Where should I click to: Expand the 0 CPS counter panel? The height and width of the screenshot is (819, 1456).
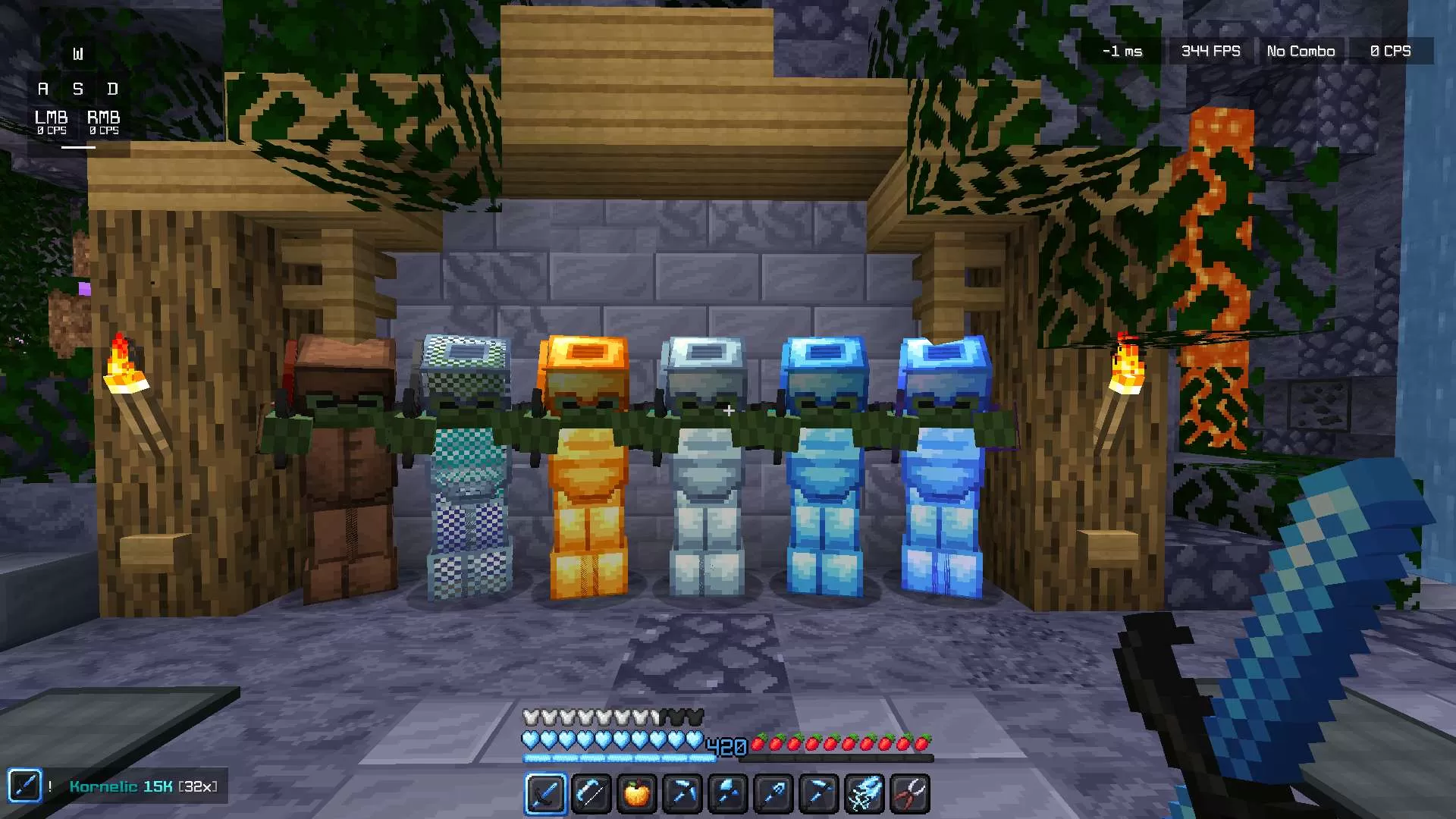point(1390,51)
